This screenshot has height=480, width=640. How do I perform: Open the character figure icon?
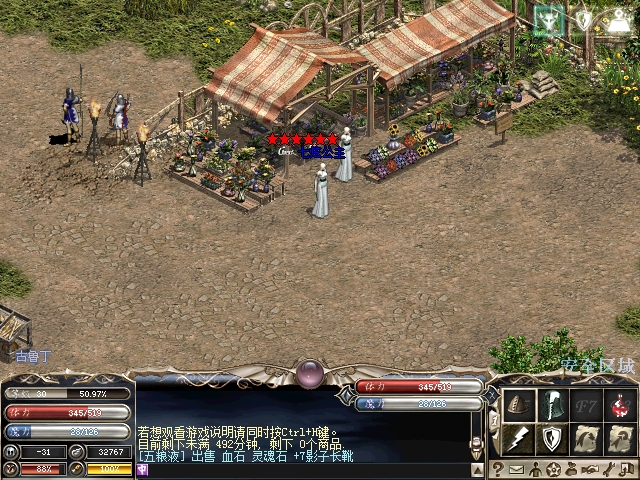point(535,469)
